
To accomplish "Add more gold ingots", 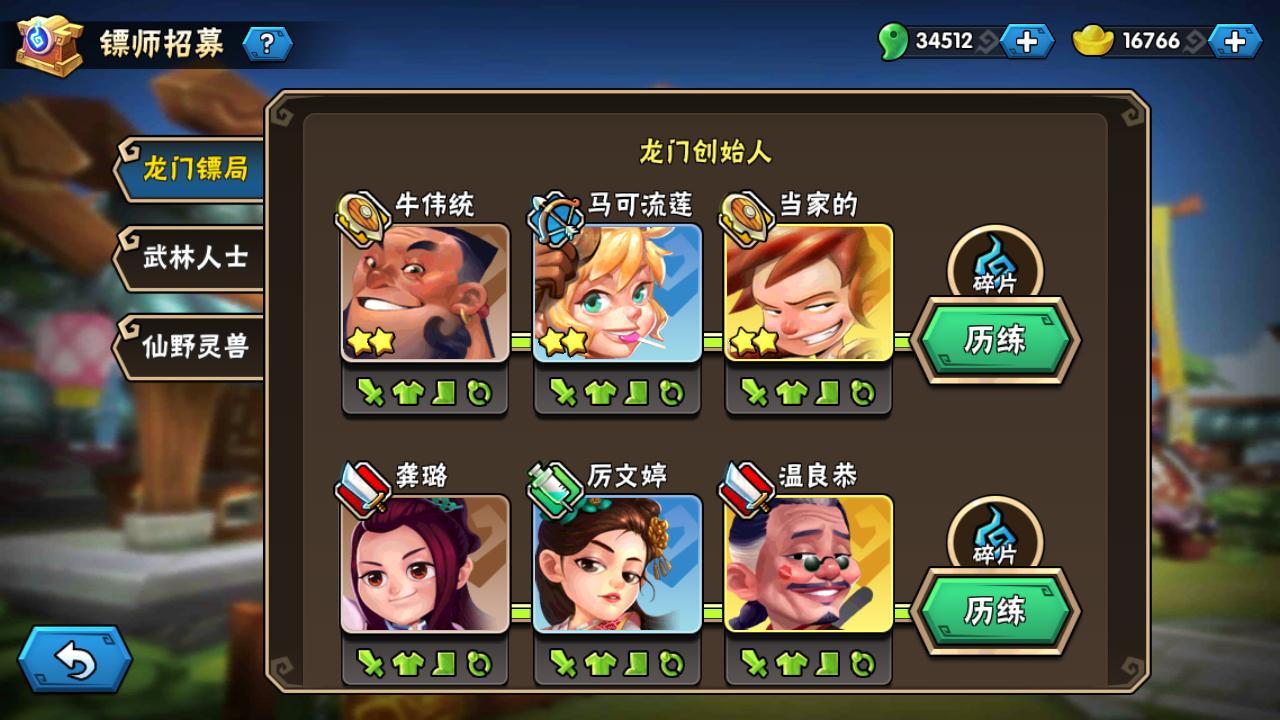I will click(1234, 41).
